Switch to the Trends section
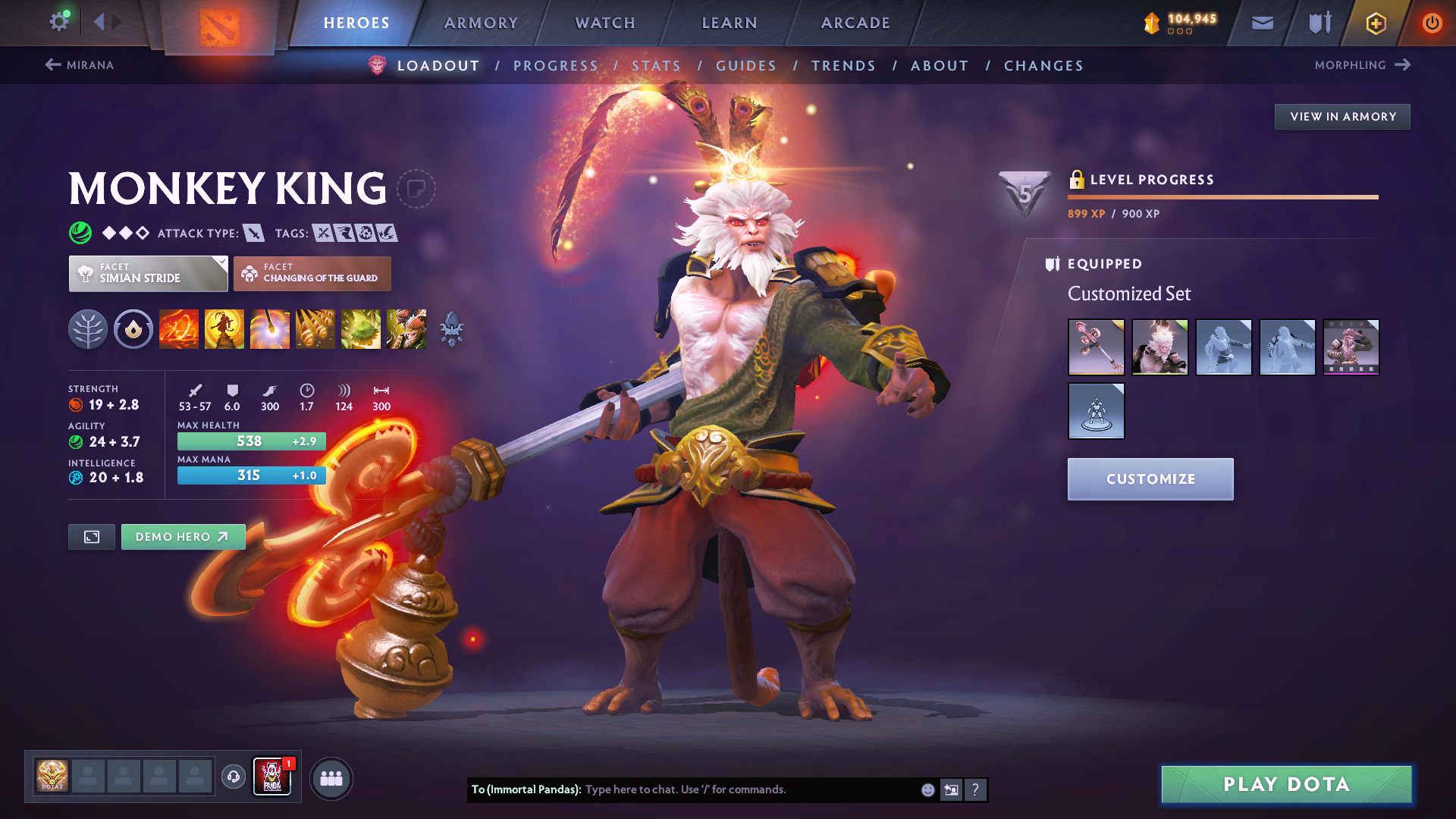The height and width of the screenshot is (819, 1456). click(843, 66)
